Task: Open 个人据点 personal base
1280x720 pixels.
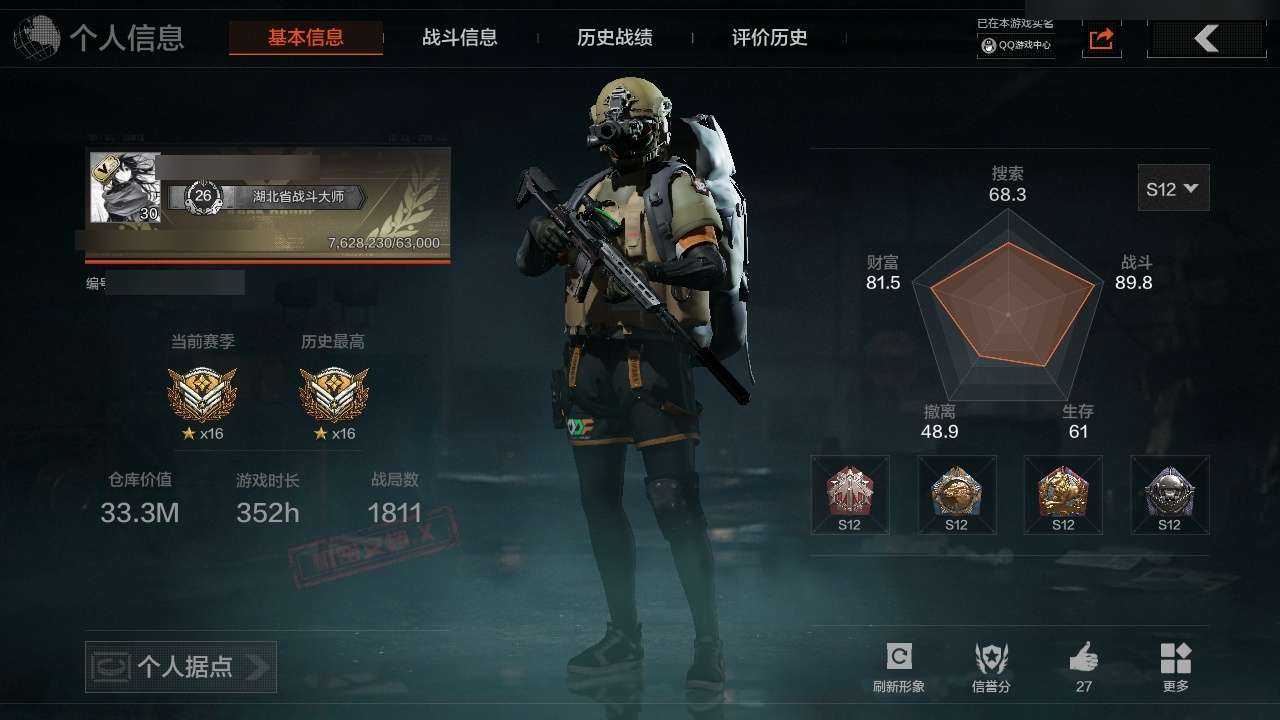Action: pos(181,667)
